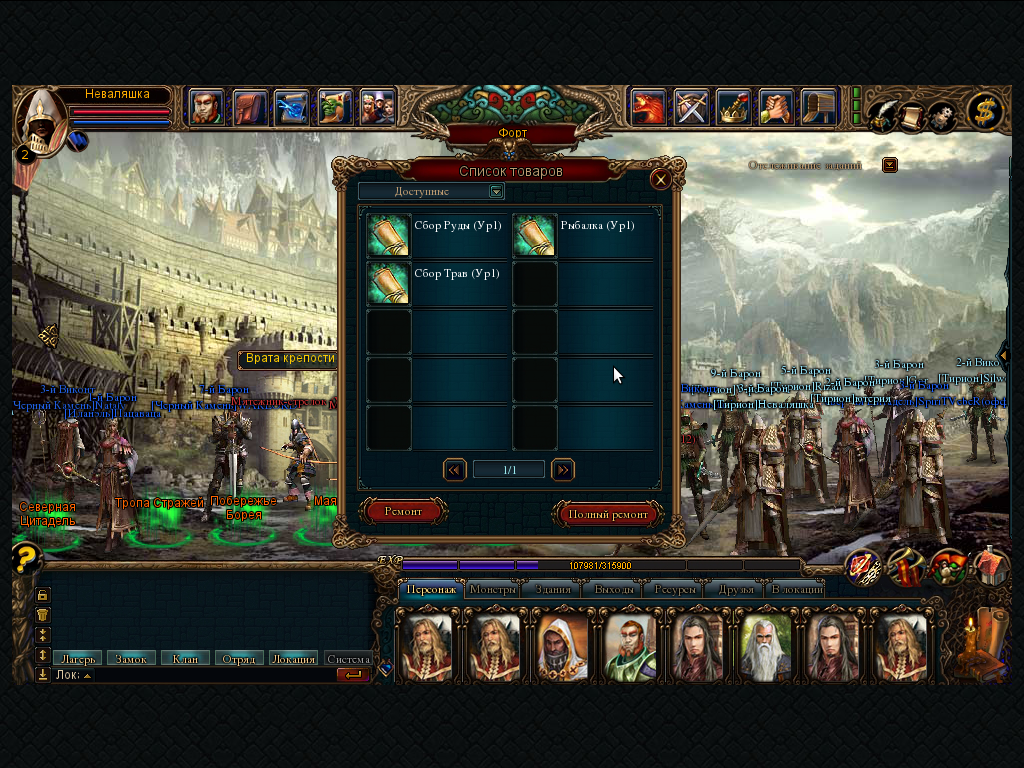
Task: Go to previous page of goods list
Action: [455, 469]
